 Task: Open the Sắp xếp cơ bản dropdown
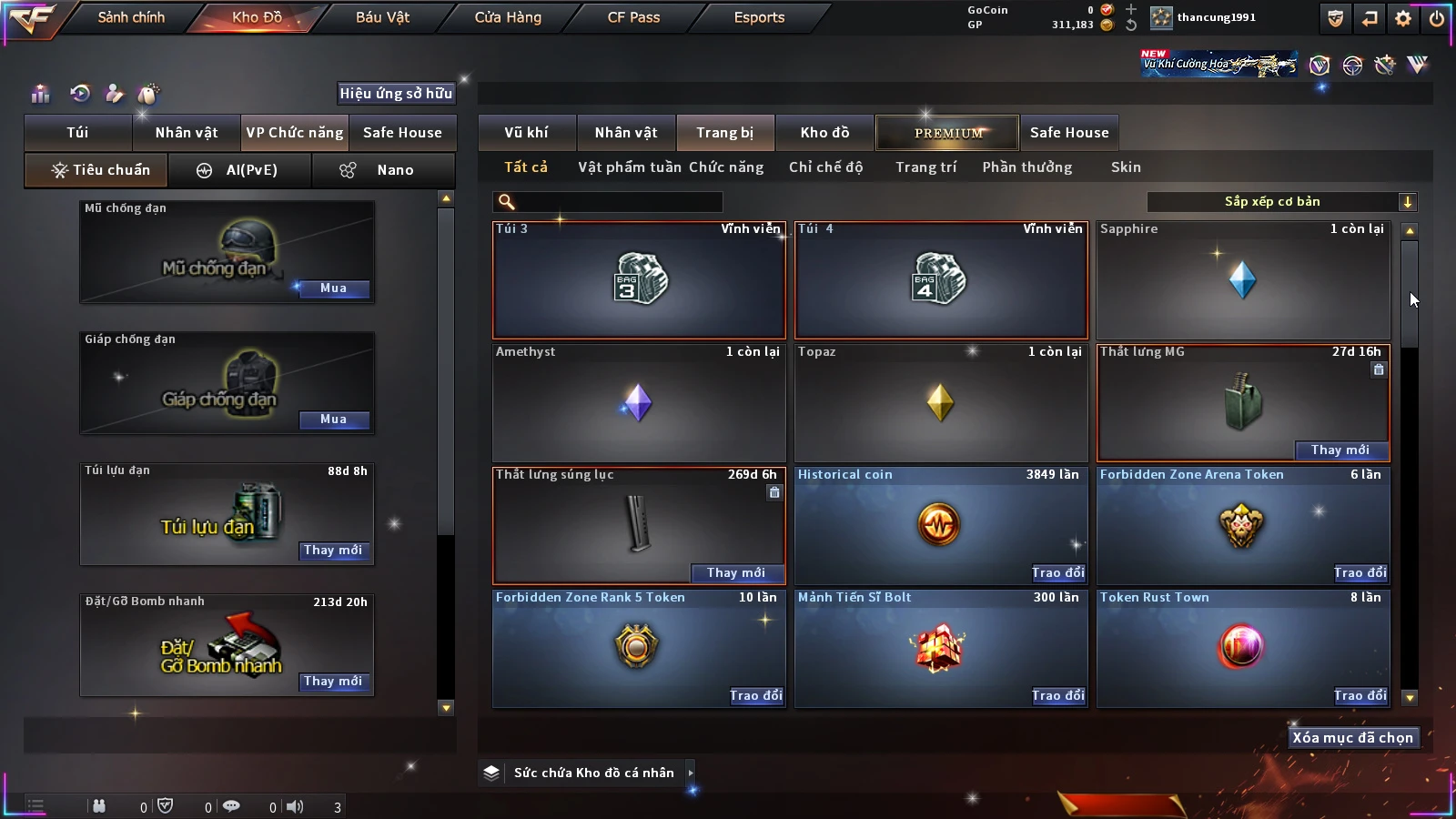point(1281,202)
